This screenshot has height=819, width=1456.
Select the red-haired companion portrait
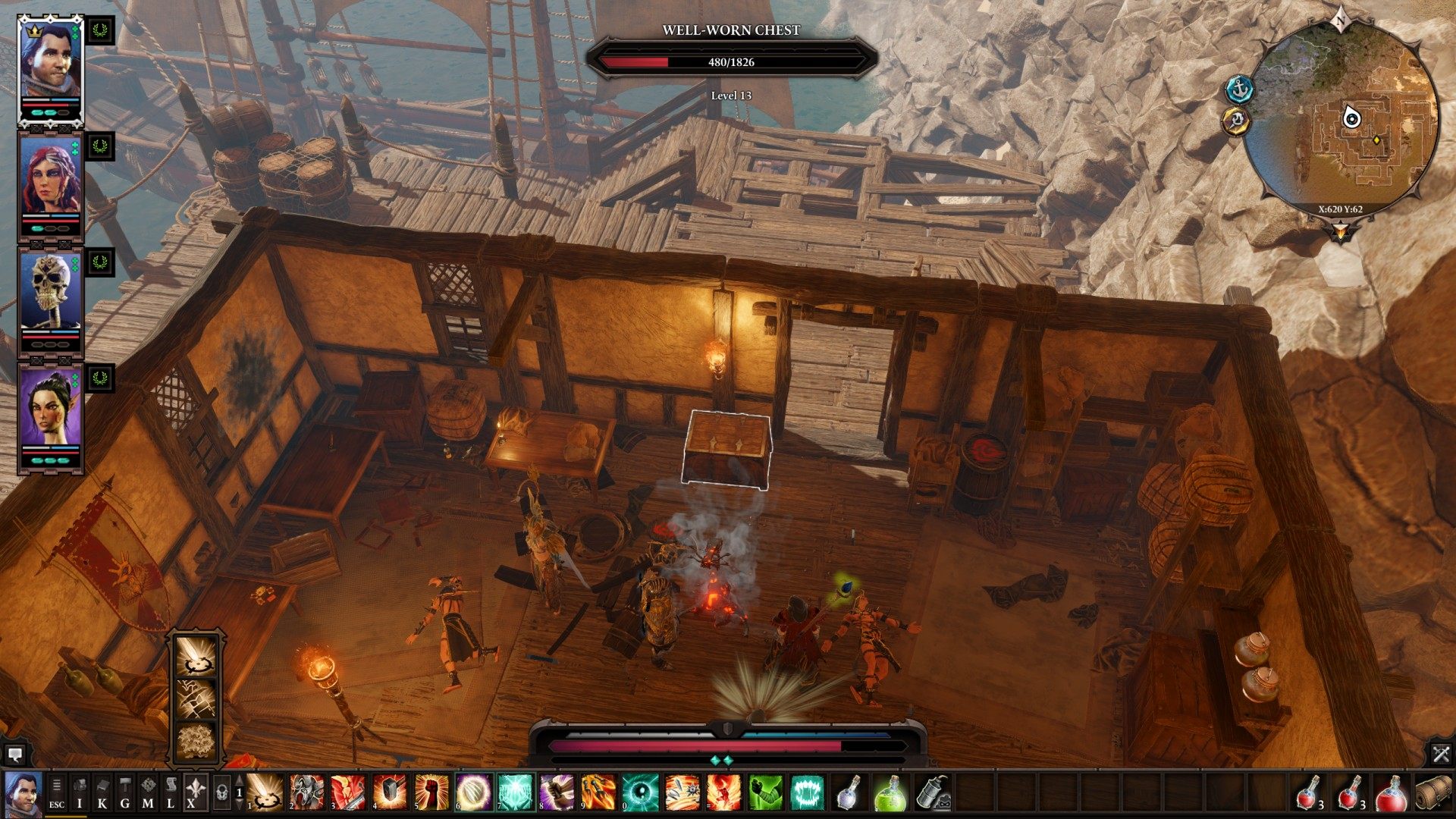pyautogui.click(x=50, y=180)
